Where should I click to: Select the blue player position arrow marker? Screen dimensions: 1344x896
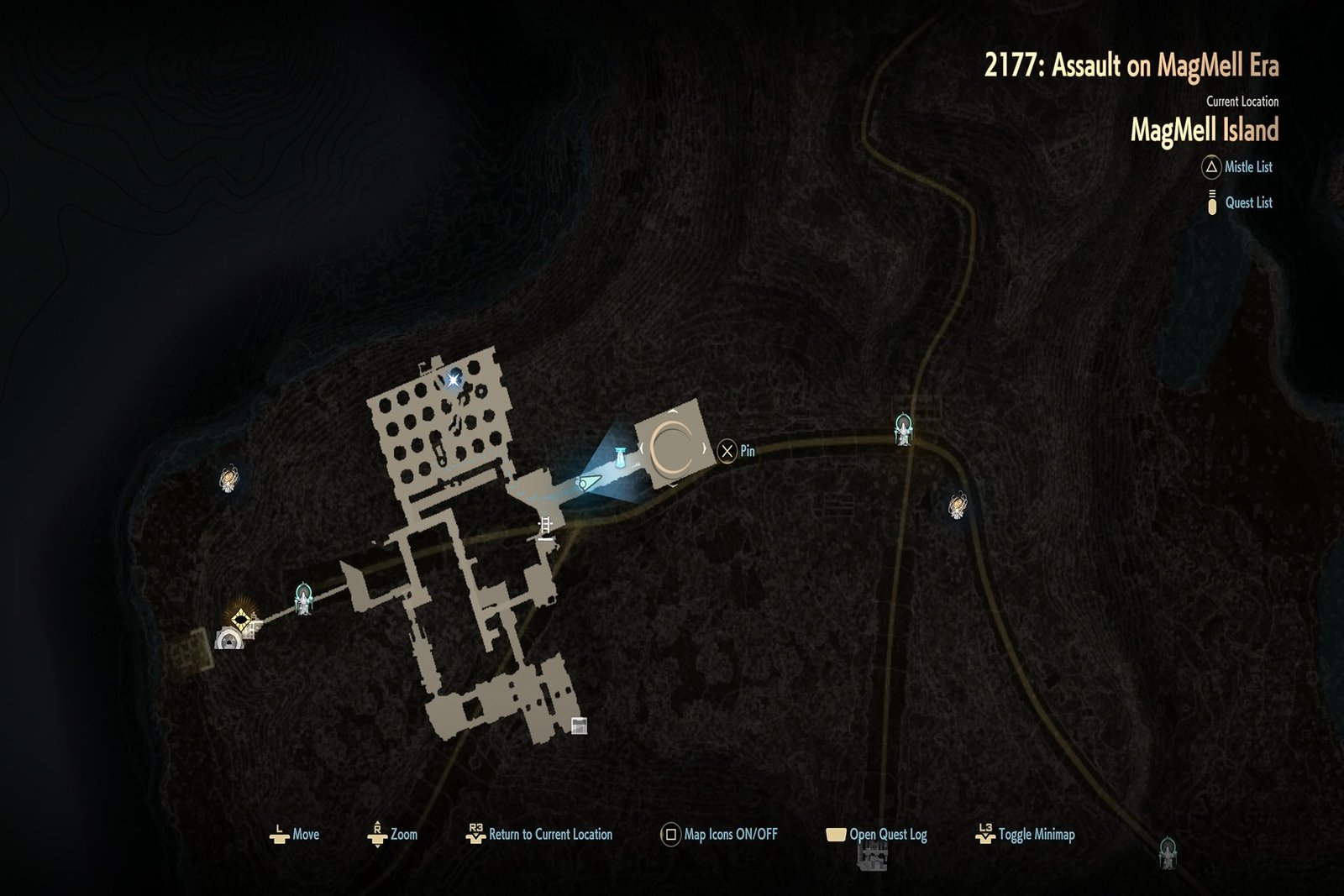point(589,483)
